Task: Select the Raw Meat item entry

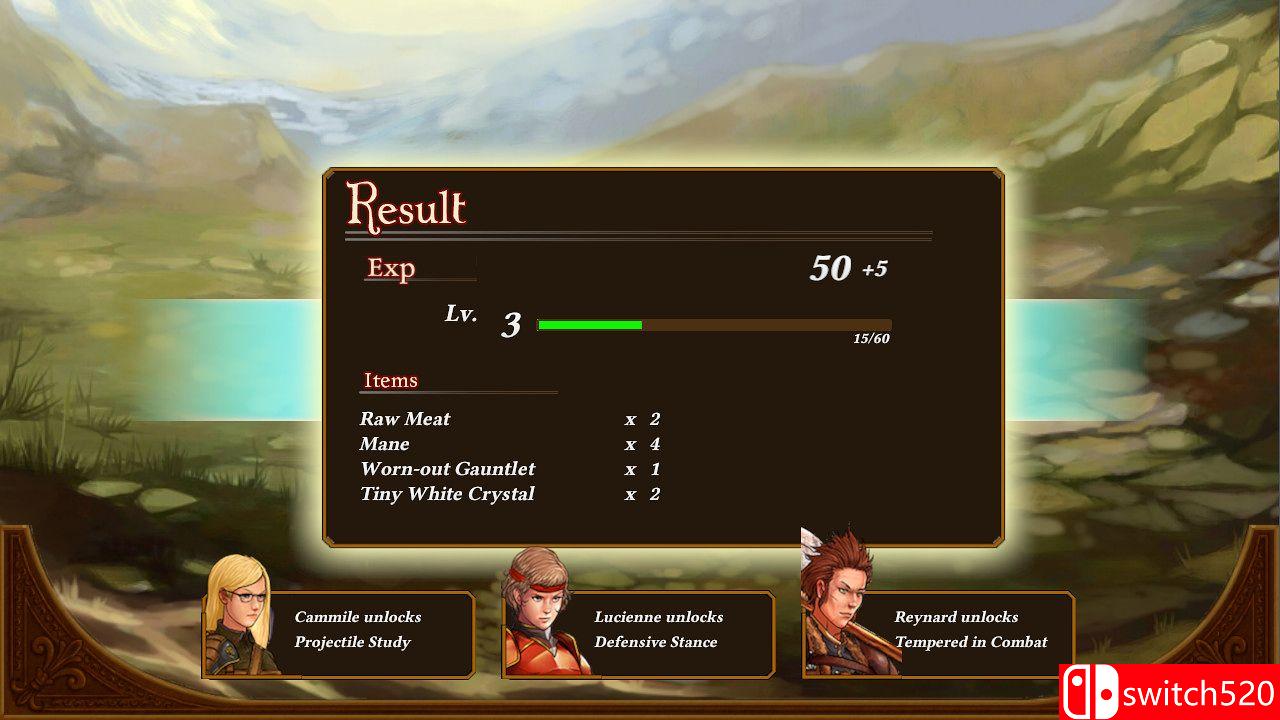Action: click(406, 419)
